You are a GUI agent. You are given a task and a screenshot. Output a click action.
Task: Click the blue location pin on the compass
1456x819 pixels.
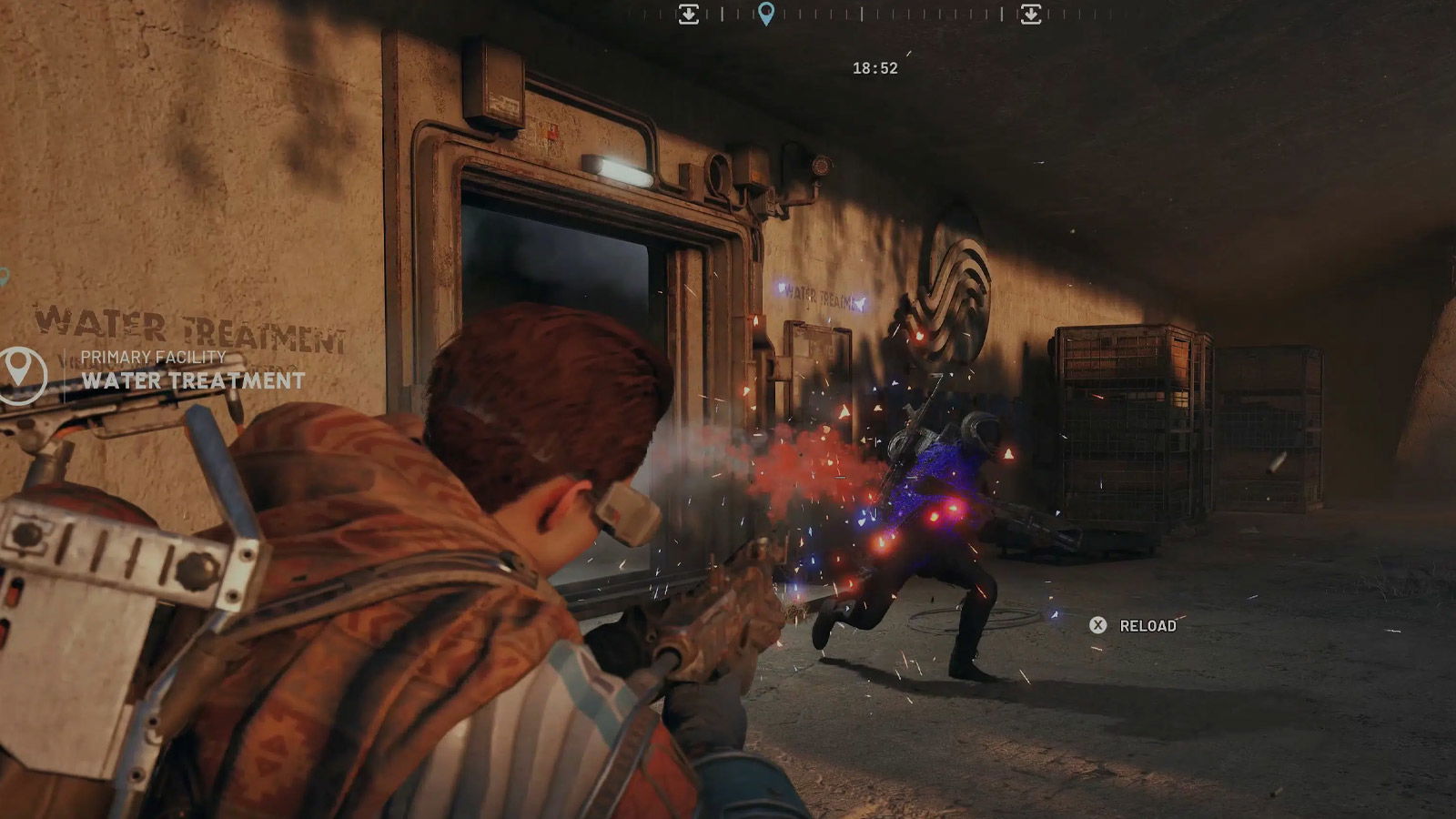[x=766, y=14]
